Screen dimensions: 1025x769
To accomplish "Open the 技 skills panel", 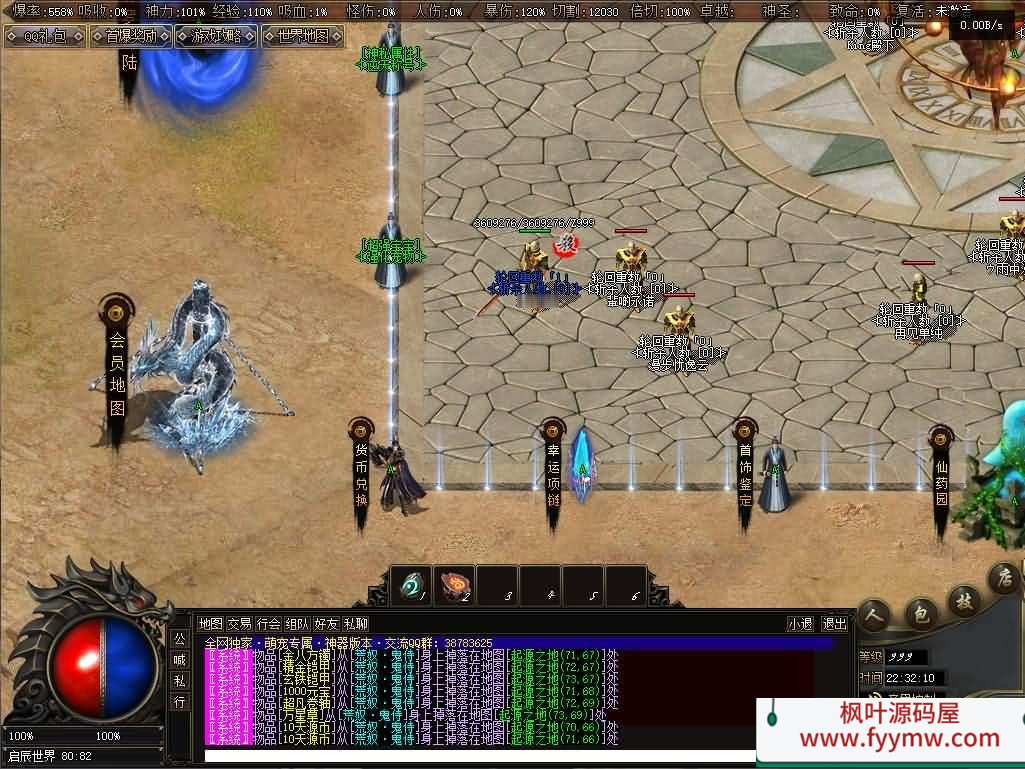I will click(x=964, y=600).
